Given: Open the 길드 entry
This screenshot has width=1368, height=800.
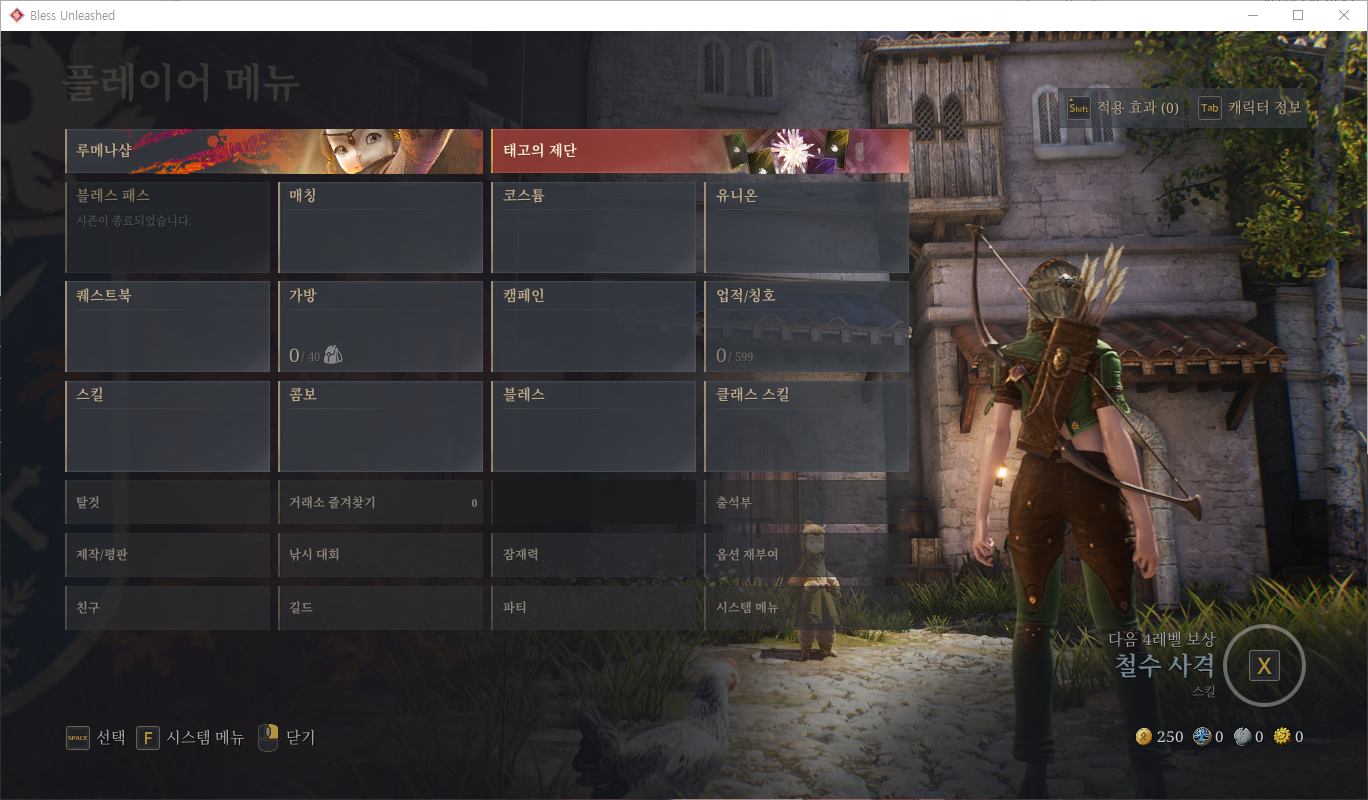Looking at the screenshot, I should pos(380,607).
